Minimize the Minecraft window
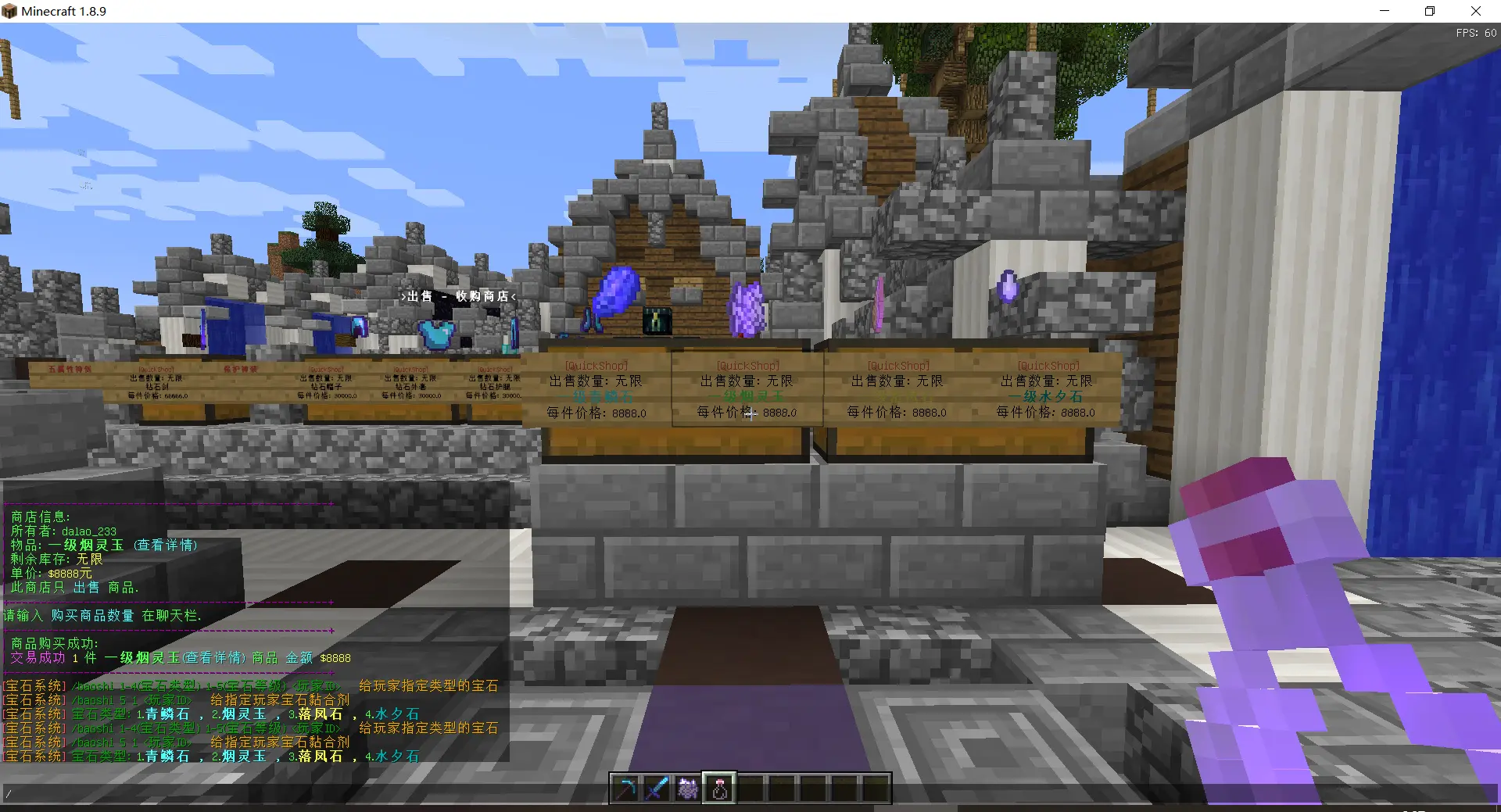Screen dimensions: 1501x812 tap(1385, 11)
